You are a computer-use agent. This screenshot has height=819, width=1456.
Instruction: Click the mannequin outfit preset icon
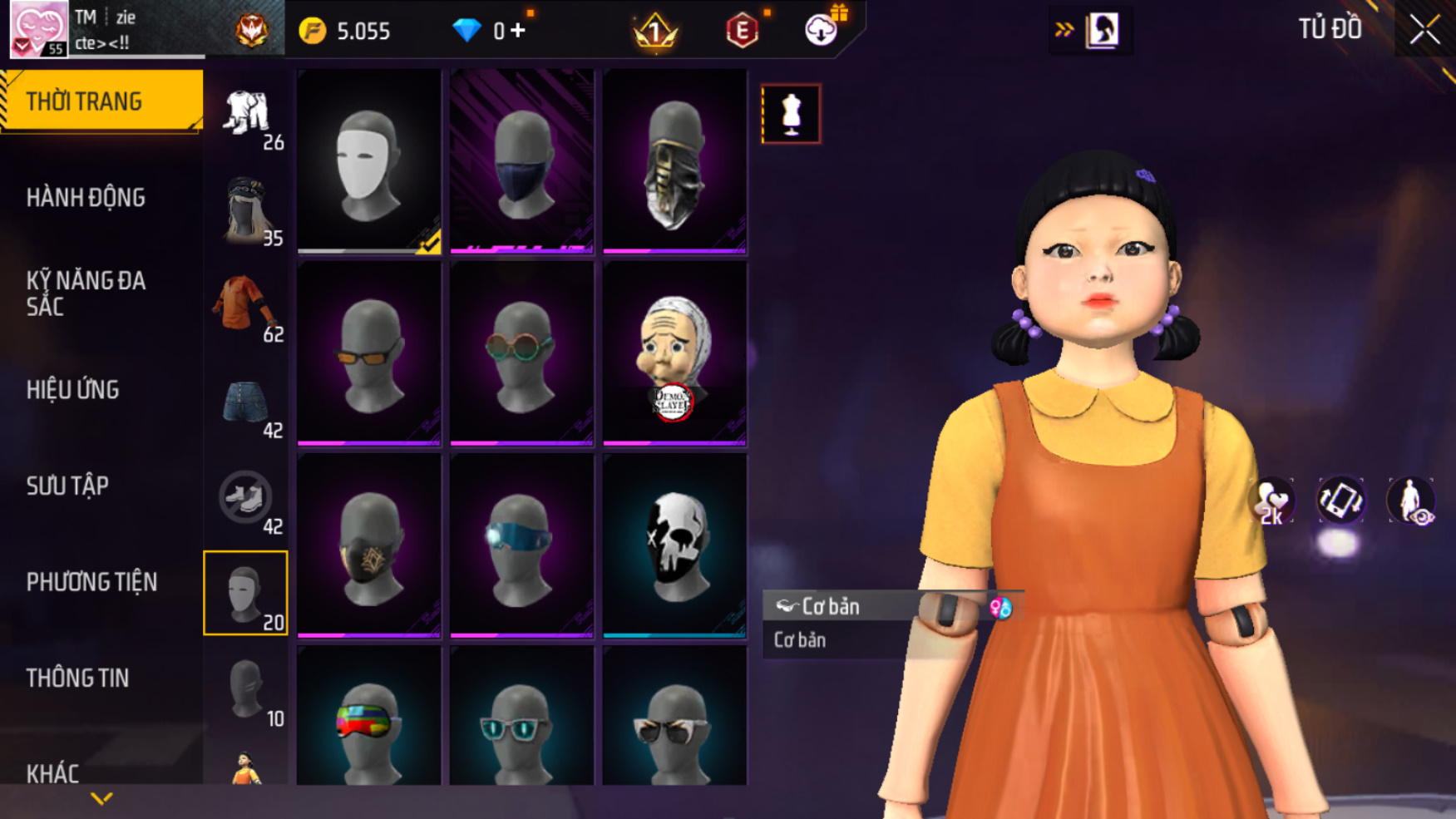(x=791, y=114)
